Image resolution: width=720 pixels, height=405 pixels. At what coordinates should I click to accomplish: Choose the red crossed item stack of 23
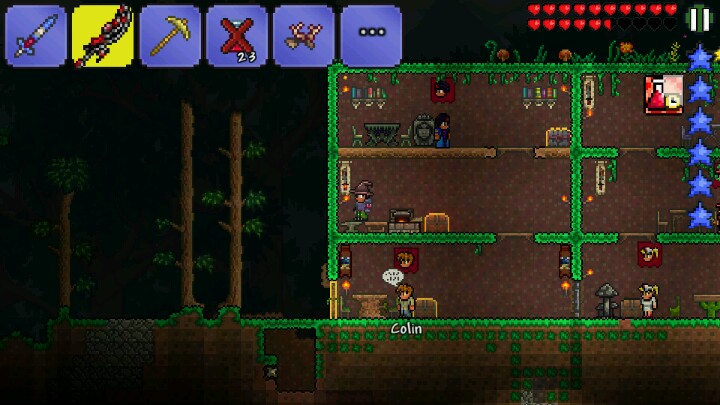[x=237, y=36]
